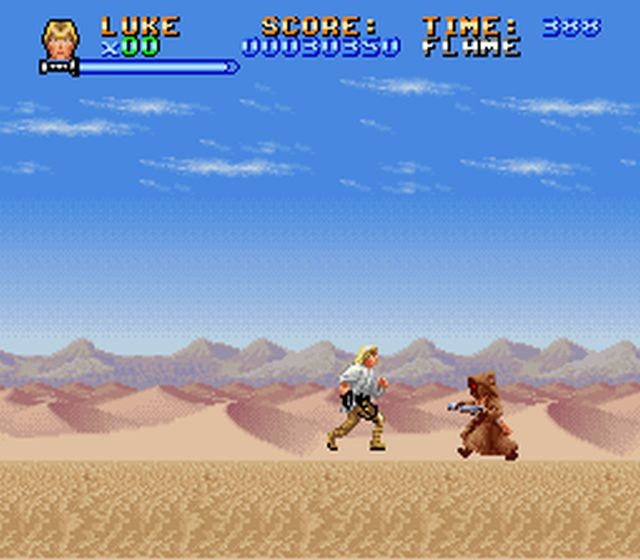Image resolution: width=640 pixels, height=560 pixels.
Task: Select the FLAME weapon indicator
Action: [x=471, y=48]
